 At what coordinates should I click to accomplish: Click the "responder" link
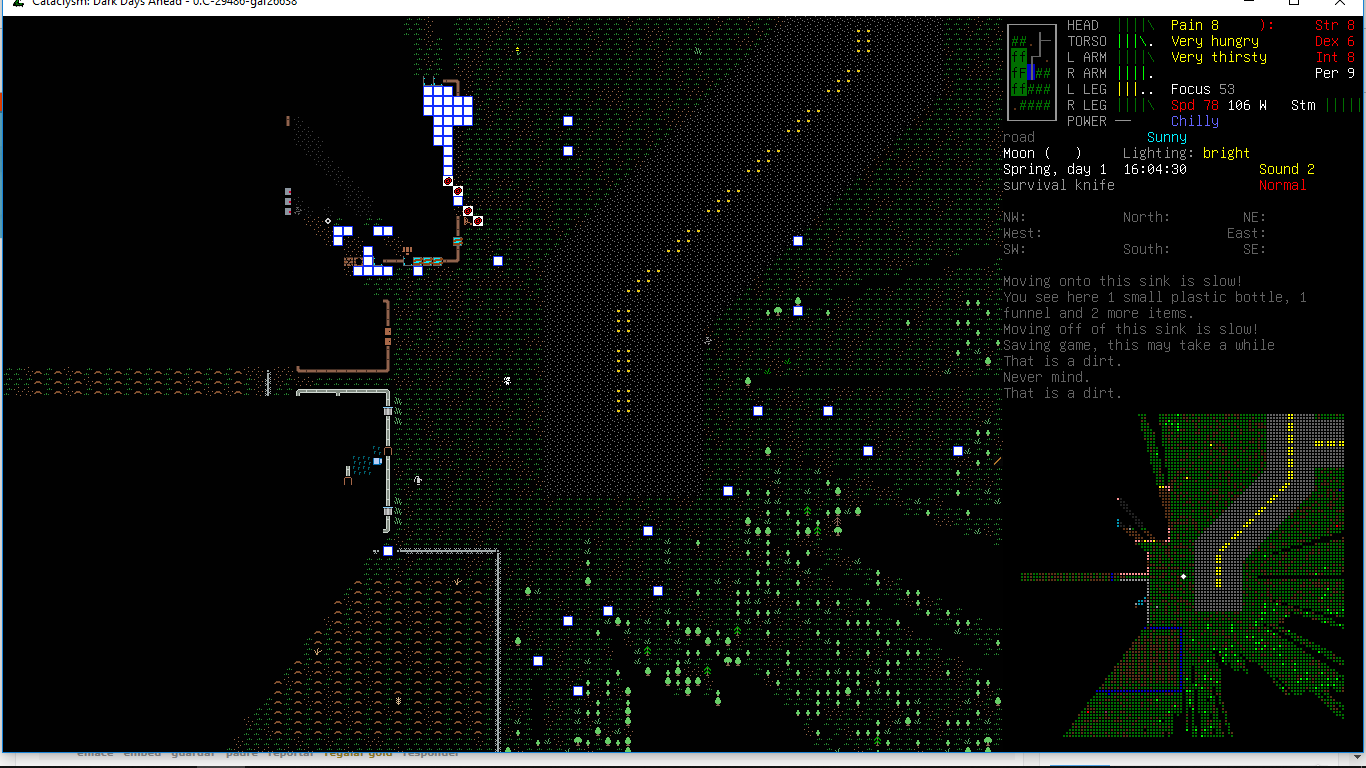click(x=430, y=753)
